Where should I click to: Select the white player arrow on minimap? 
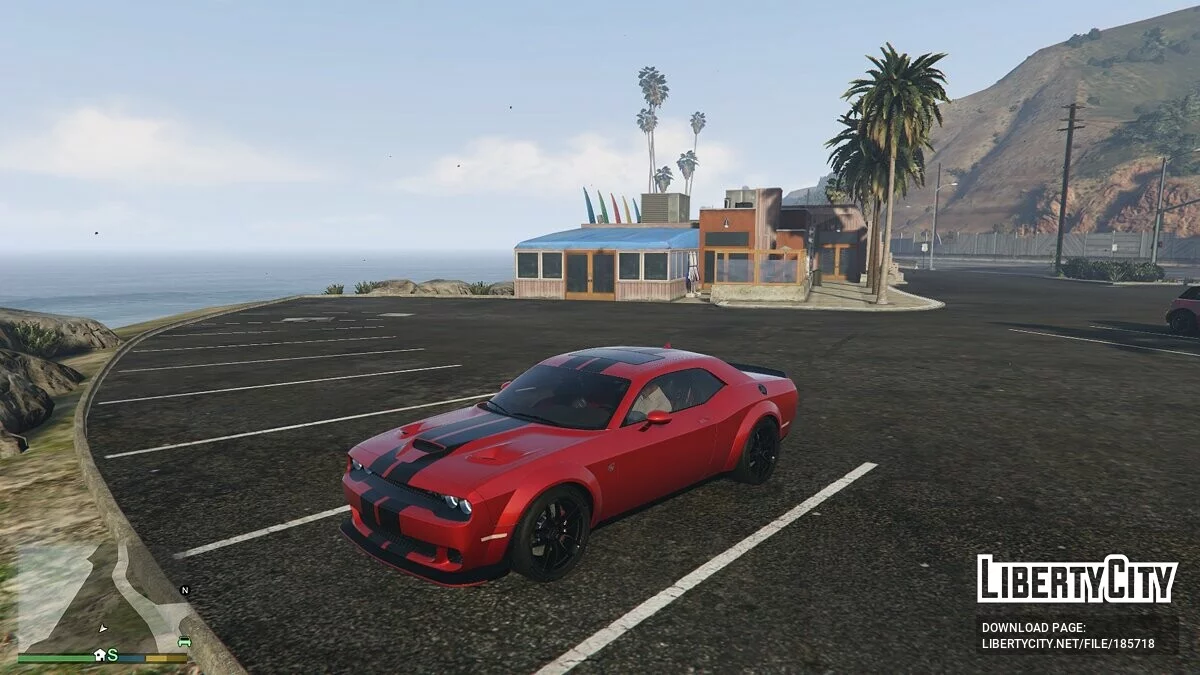coord(102,628)
